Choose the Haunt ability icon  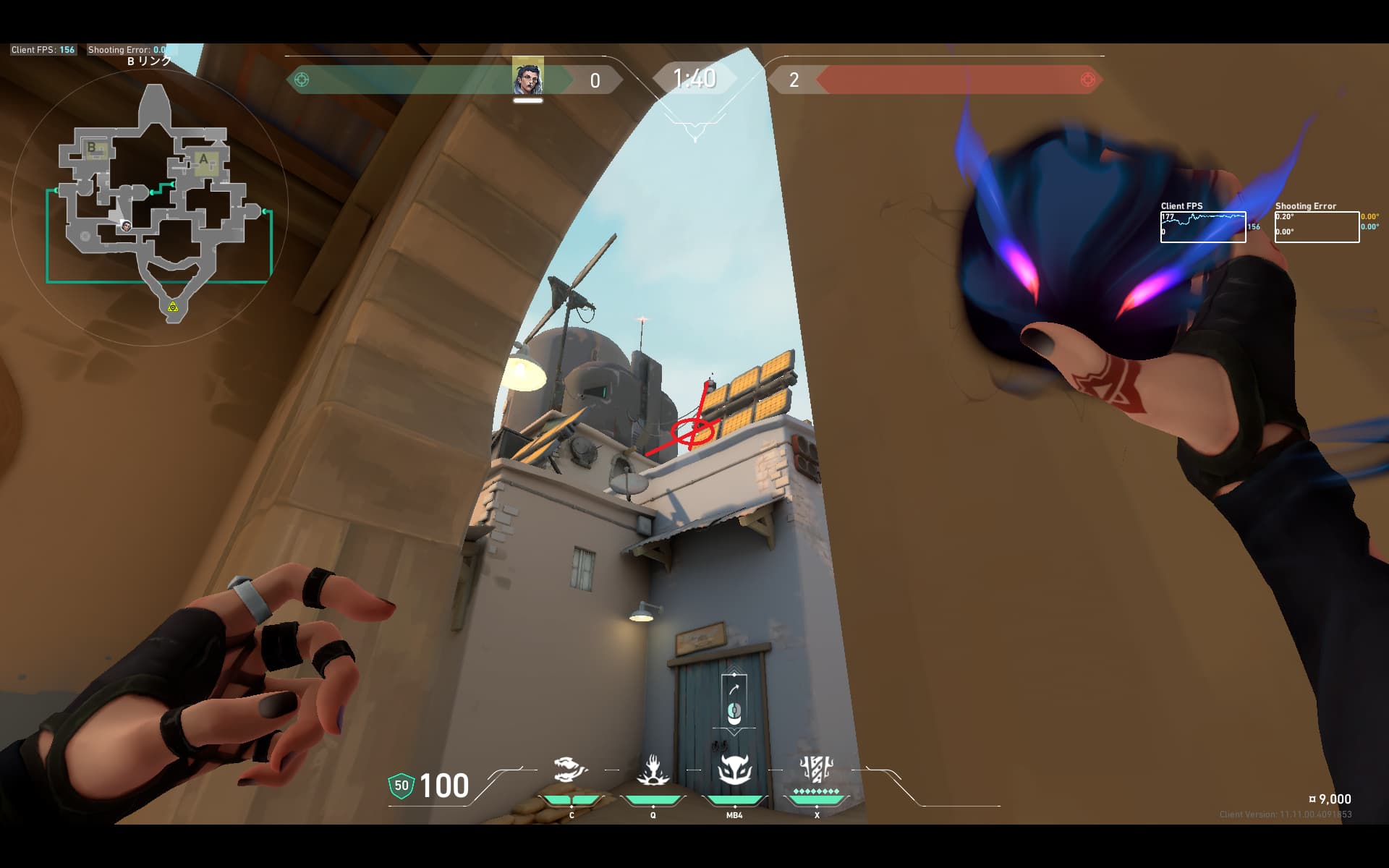tap(734, 770)
